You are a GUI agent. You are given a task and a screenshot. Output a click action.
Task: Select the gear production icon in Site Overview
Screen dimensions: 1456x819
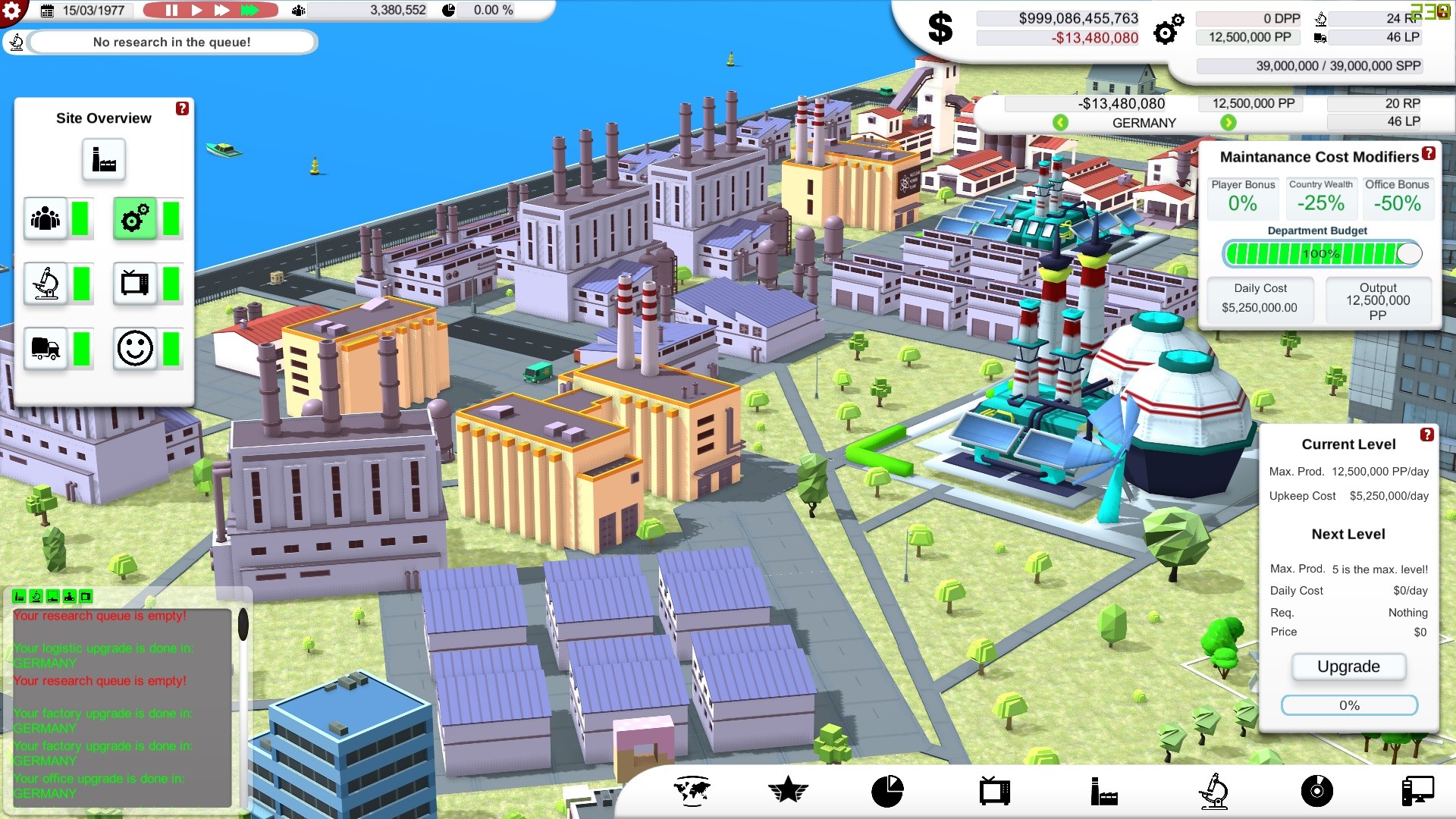pos(136,218)
